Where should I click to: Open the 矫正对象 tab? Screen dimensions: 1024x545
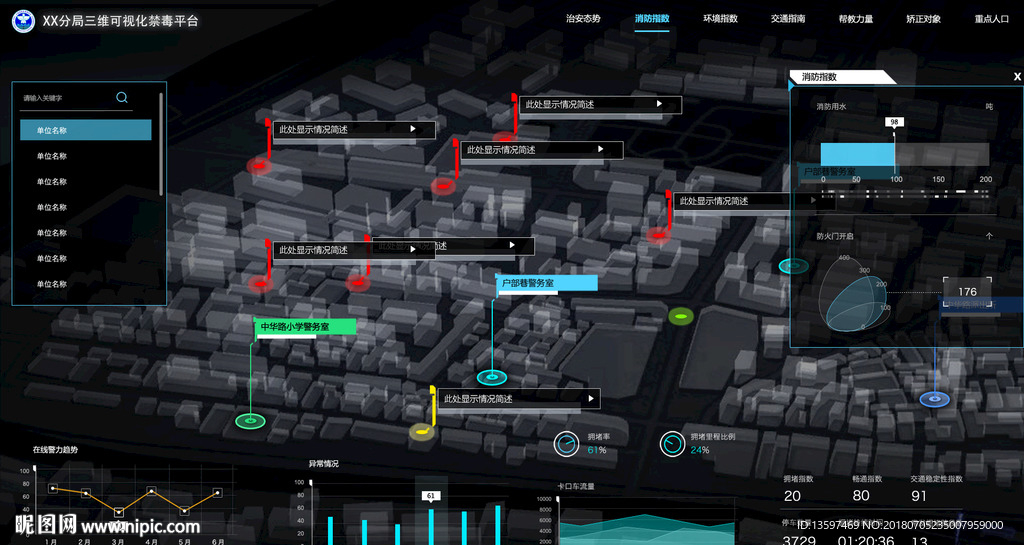[923, 19]
